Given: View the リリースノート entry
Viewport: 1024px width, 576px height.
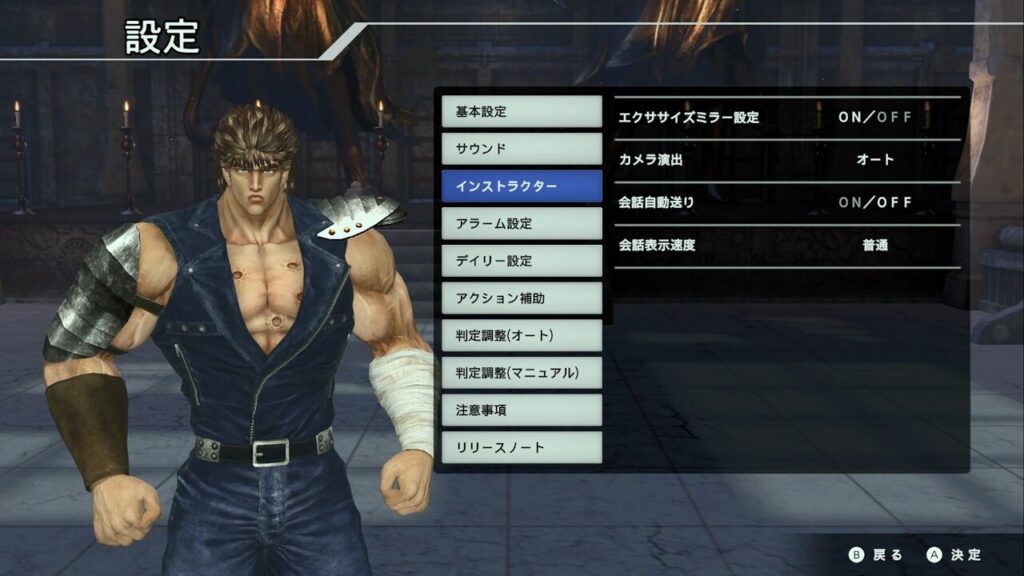Looking at the screenshot, I should (x=521, y=447).
